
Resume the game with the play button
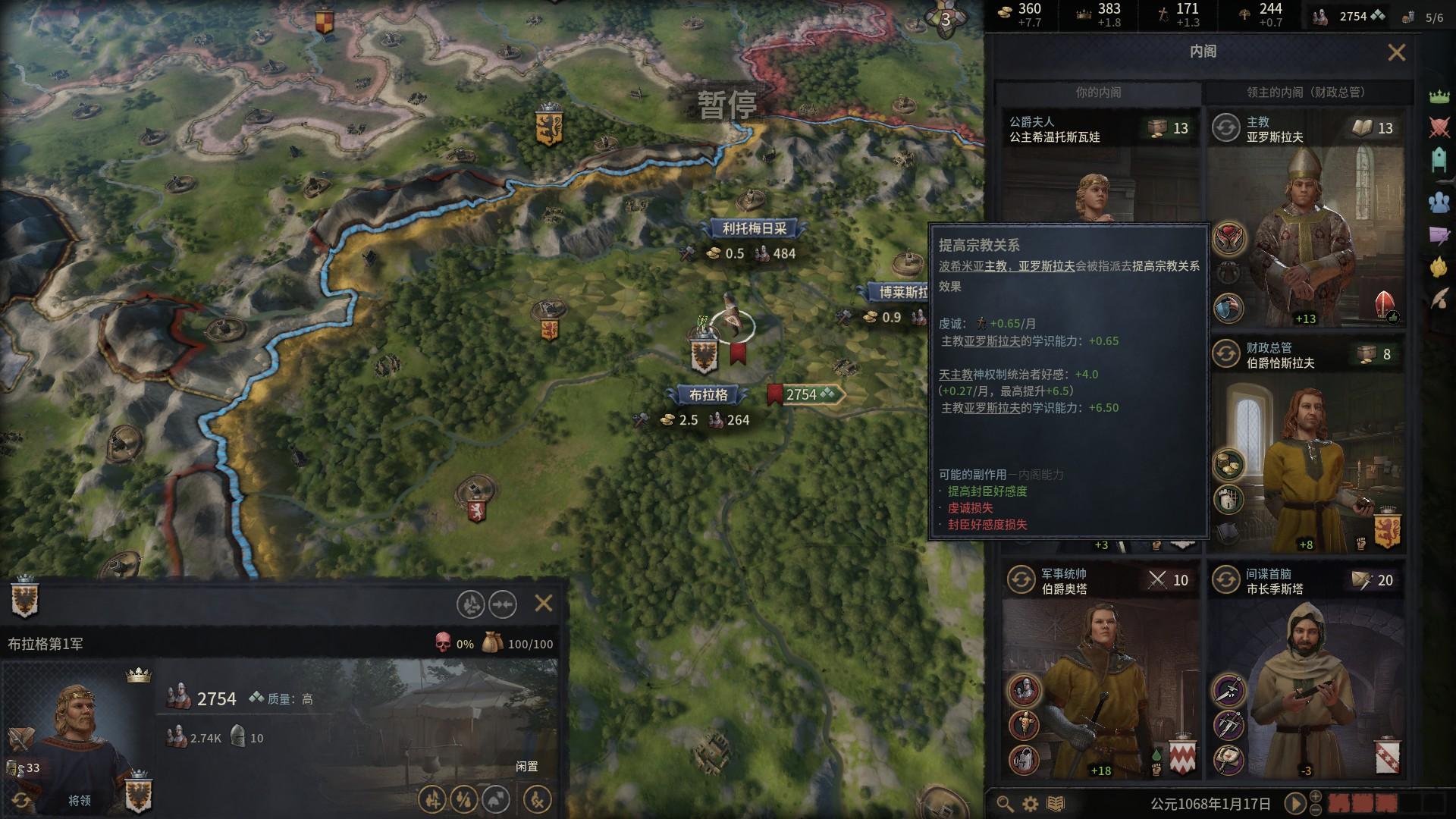click(1295, 803)
